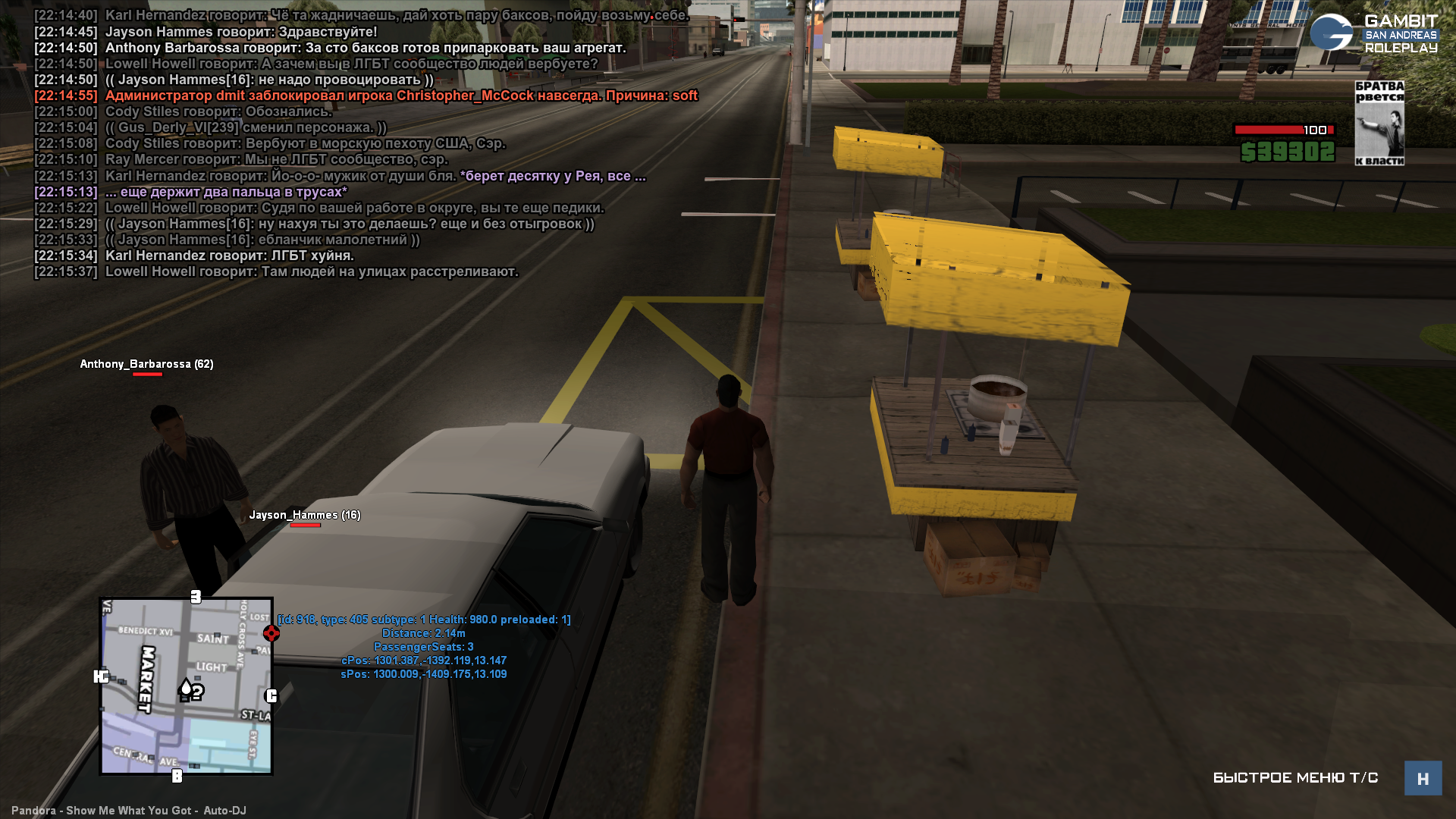
Task: Click the last chat line from Lowell Howell
Action: point(311,271)
